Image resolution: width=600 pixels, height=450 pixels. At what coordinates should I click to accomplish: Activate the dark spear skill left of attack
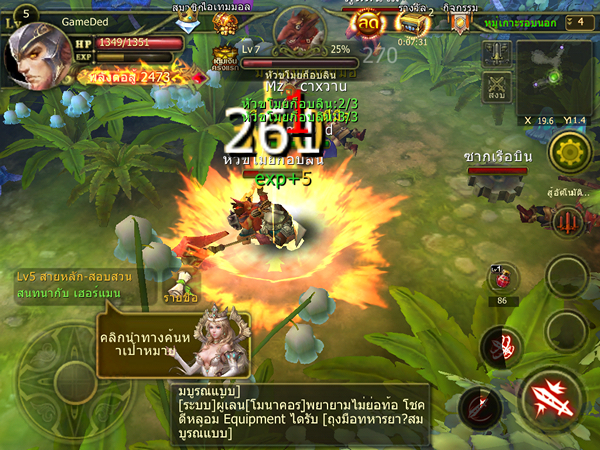[x=480, y=407]
